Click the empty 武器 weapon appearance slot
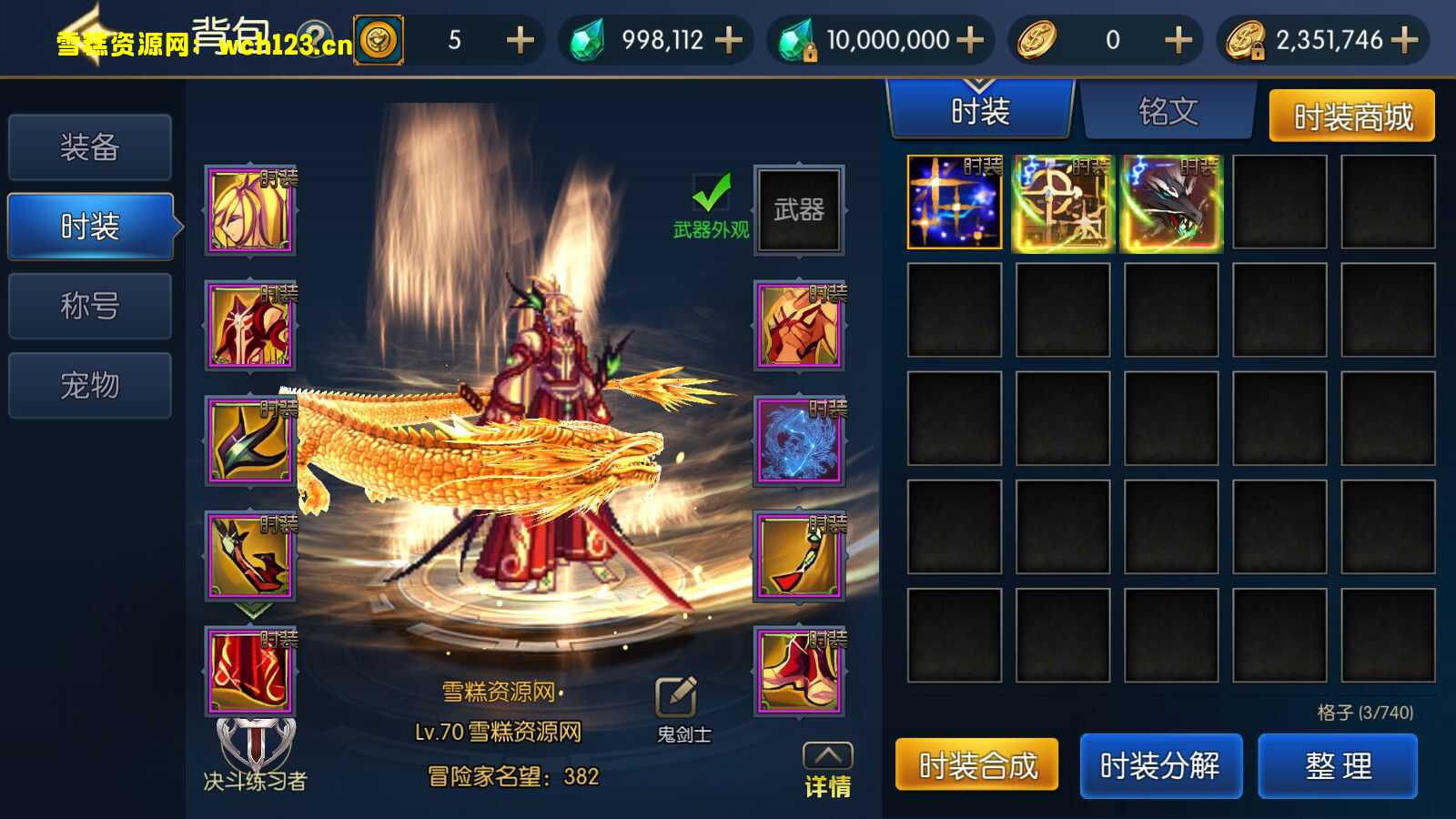Viewport: 1456px width, 819px height. coord(799,207)
